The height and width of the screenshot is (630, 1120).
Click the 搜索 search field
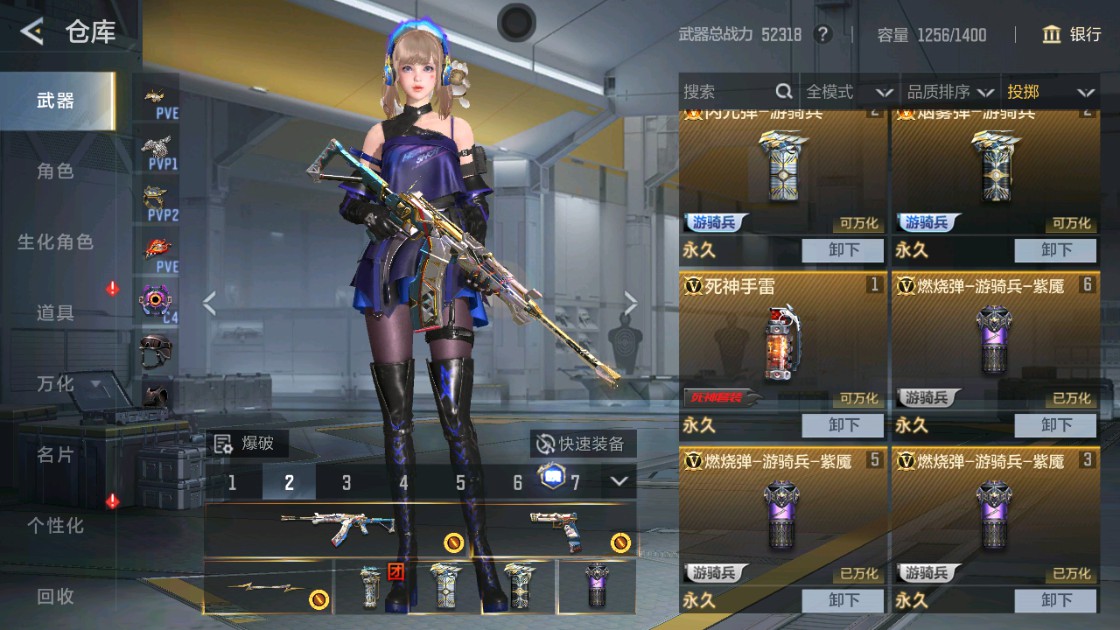point(725,92)
